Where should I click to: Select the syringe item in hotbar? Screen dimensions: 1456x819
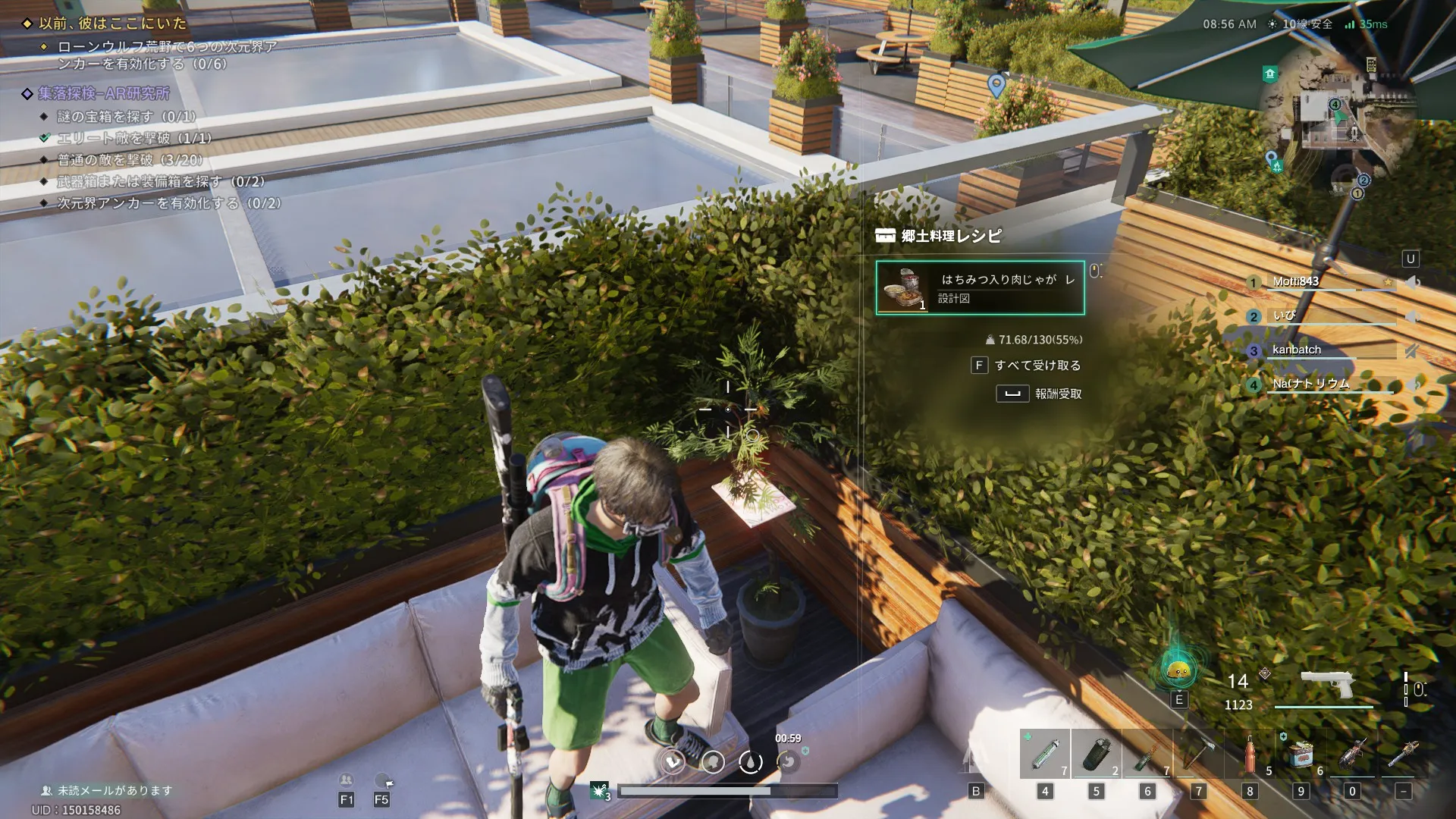[x=1044, y=754]
